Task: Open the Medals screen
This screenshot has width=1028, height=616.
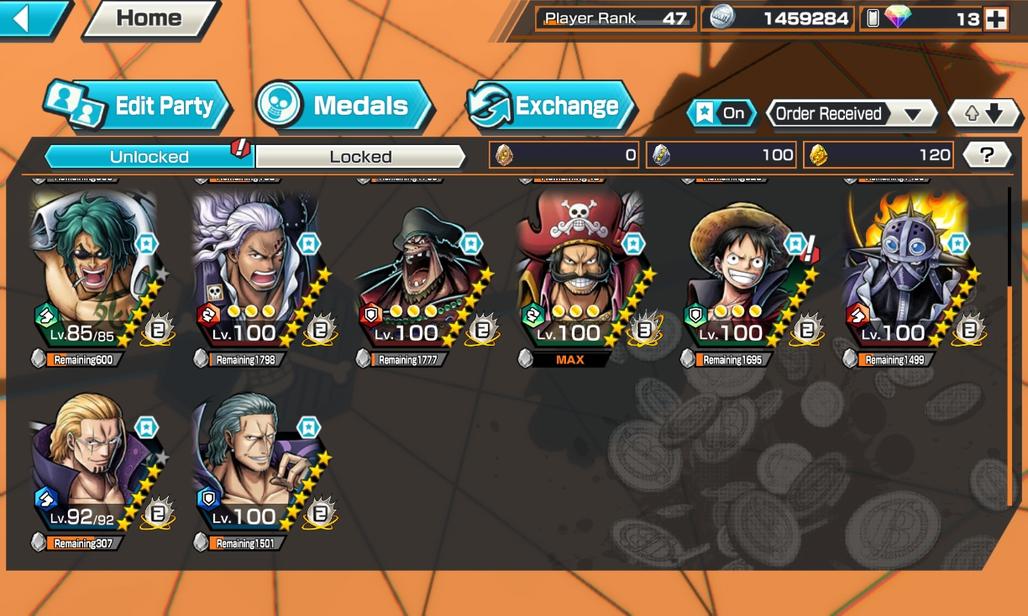Action: pyautogui.click(x=344, y=106)
